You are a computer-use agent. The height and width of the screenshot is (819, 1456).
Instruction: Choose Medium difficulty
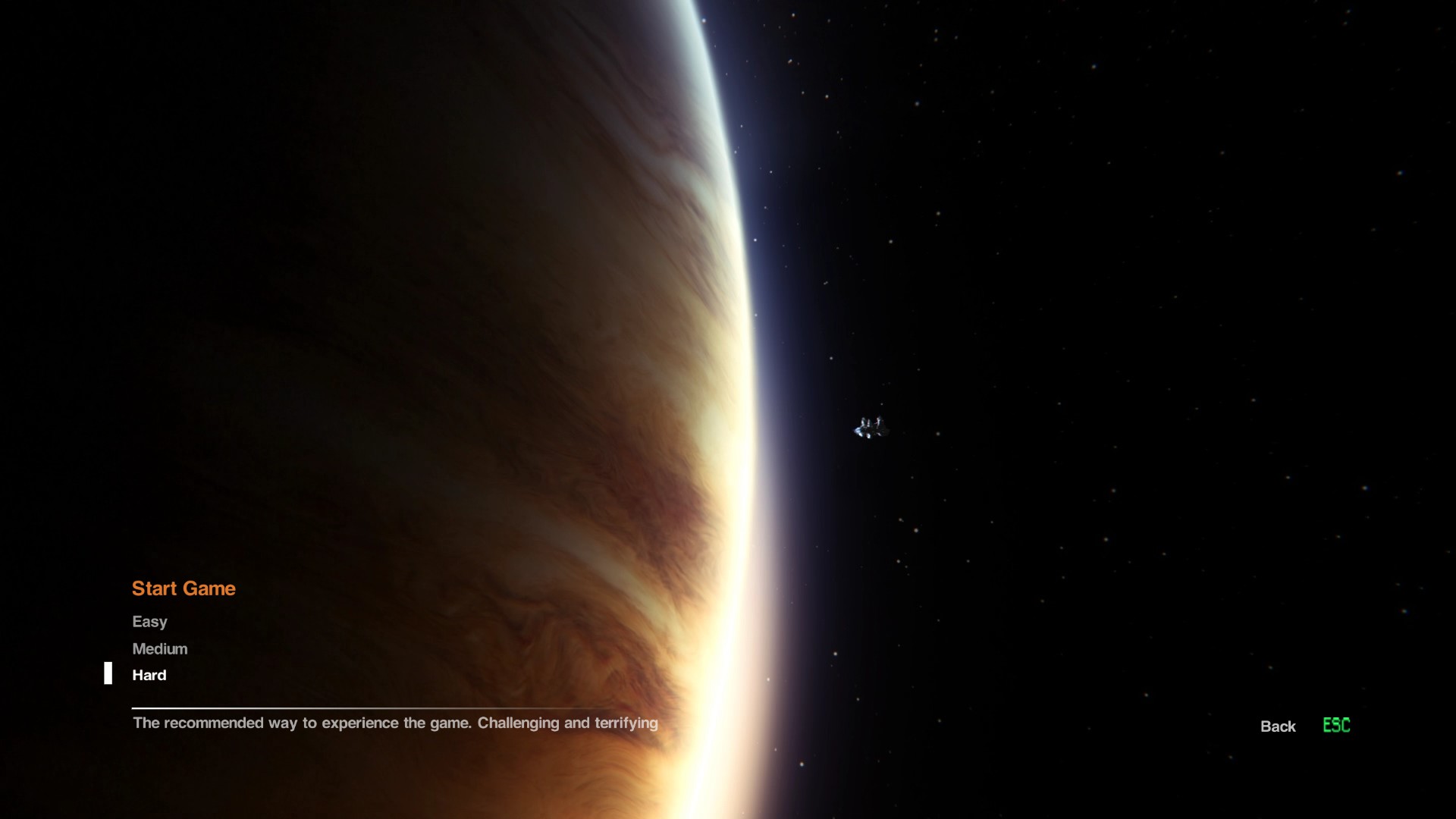click(159, 649)
